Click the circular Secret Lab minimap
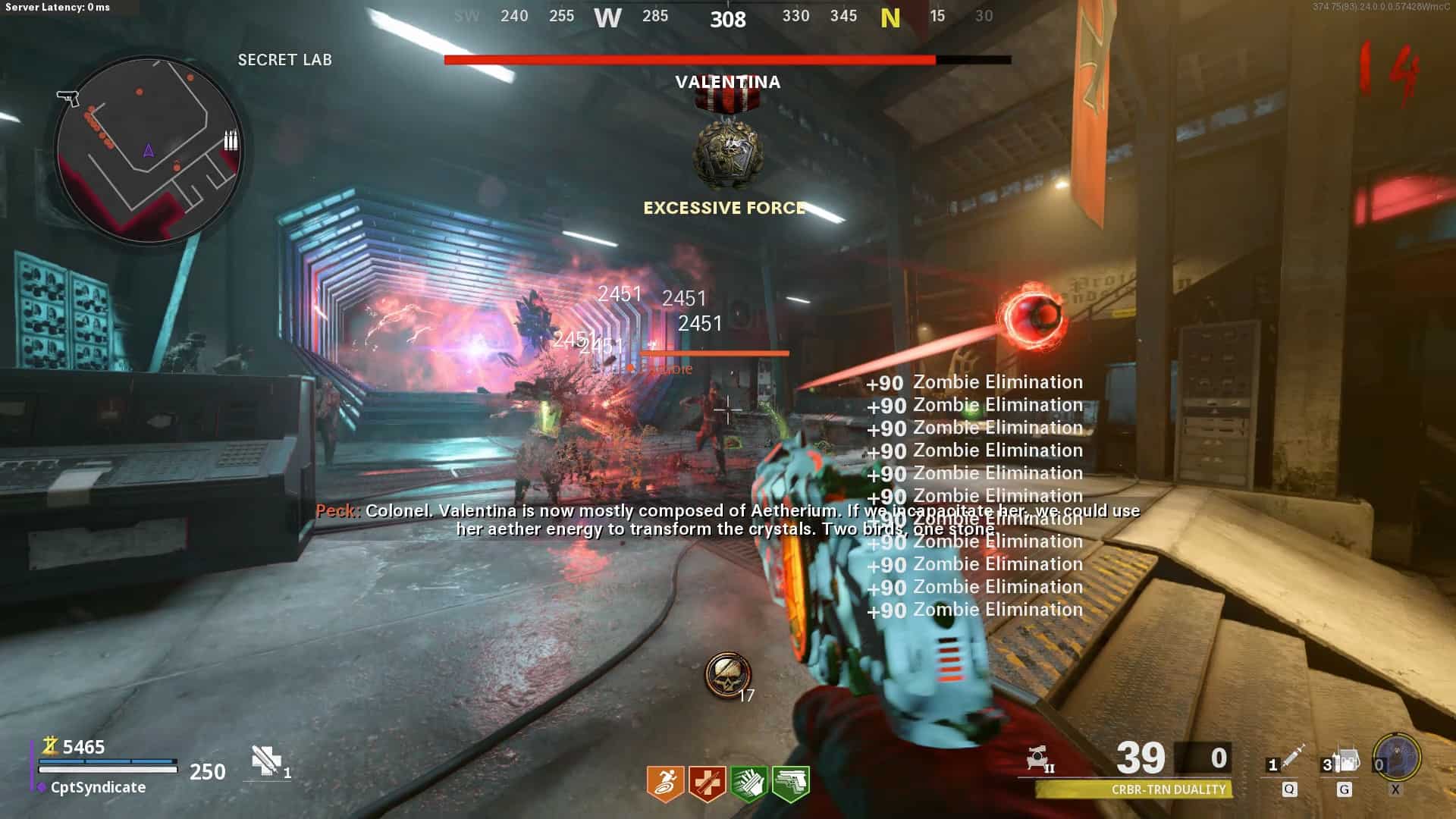 click(x=149, y=149)
